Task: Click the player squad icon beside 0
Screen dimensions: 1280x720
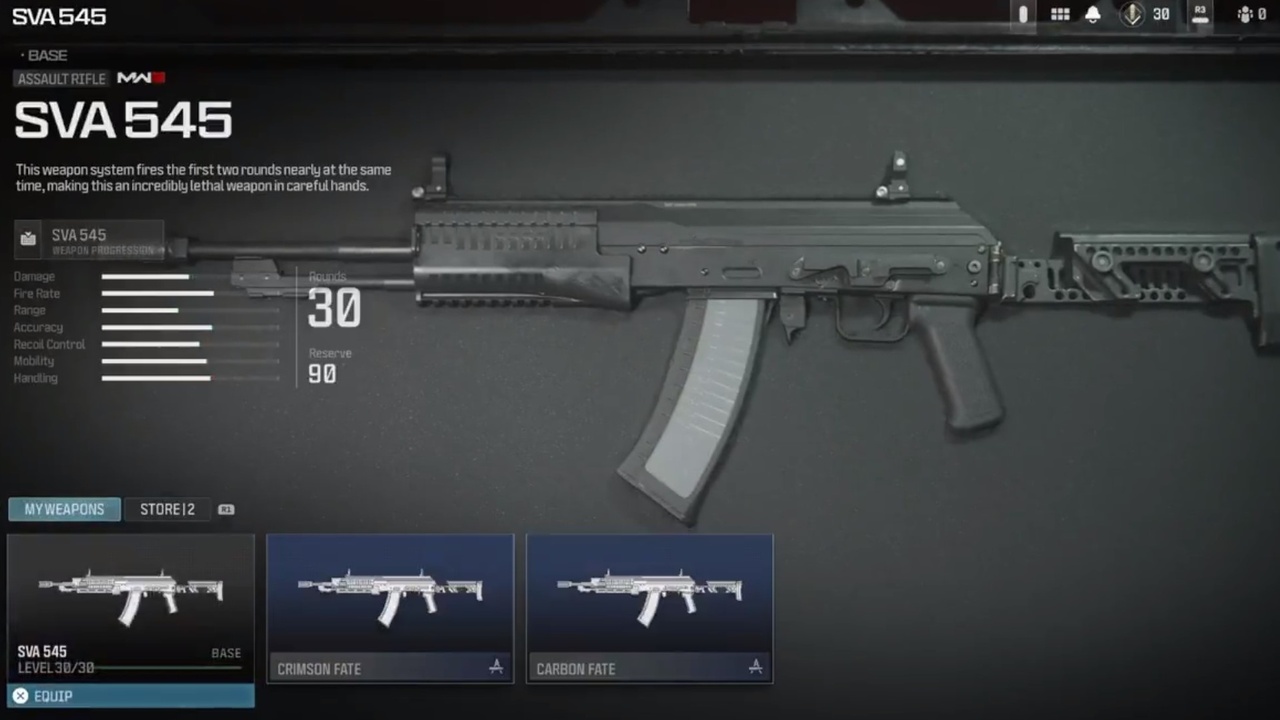Action: pyautogui.click(x=1245, y=14)
